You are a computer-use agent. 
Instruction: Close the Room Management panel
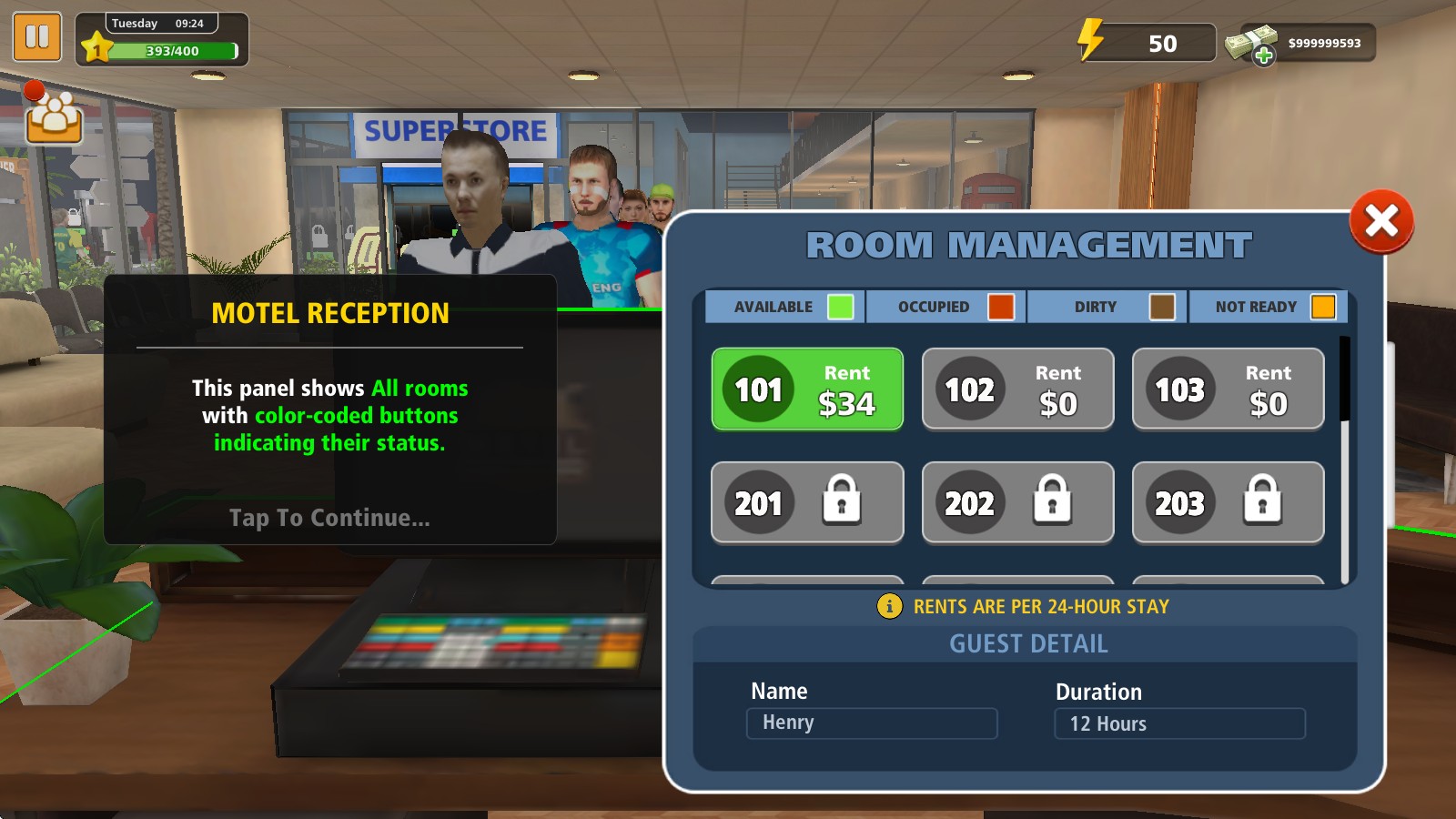1380,221
